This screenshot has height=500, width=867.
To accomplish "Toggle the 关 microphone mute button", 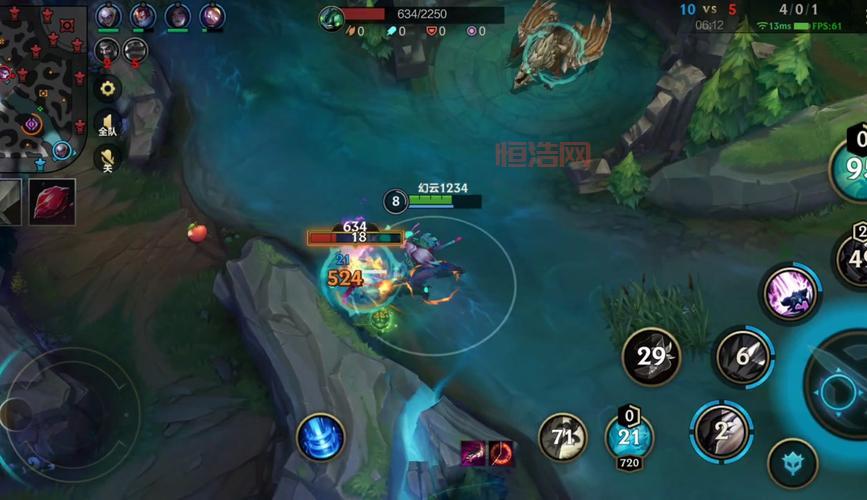I will click(107, 158).
